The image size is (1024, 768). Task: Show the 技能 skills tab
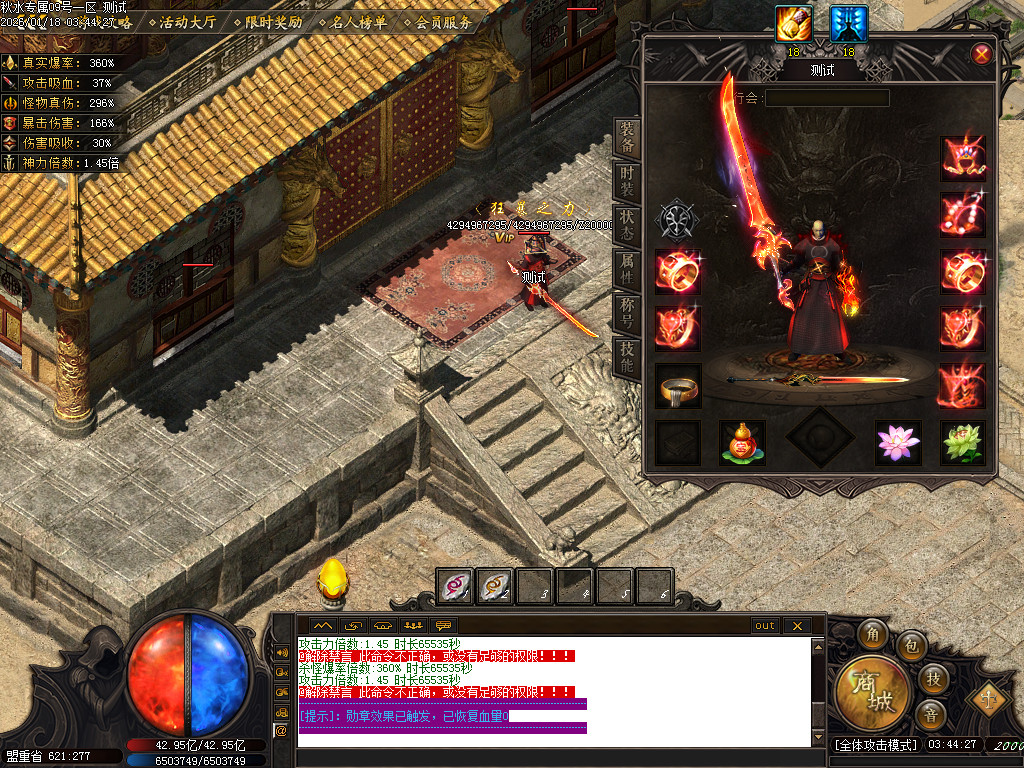(627, 356)
